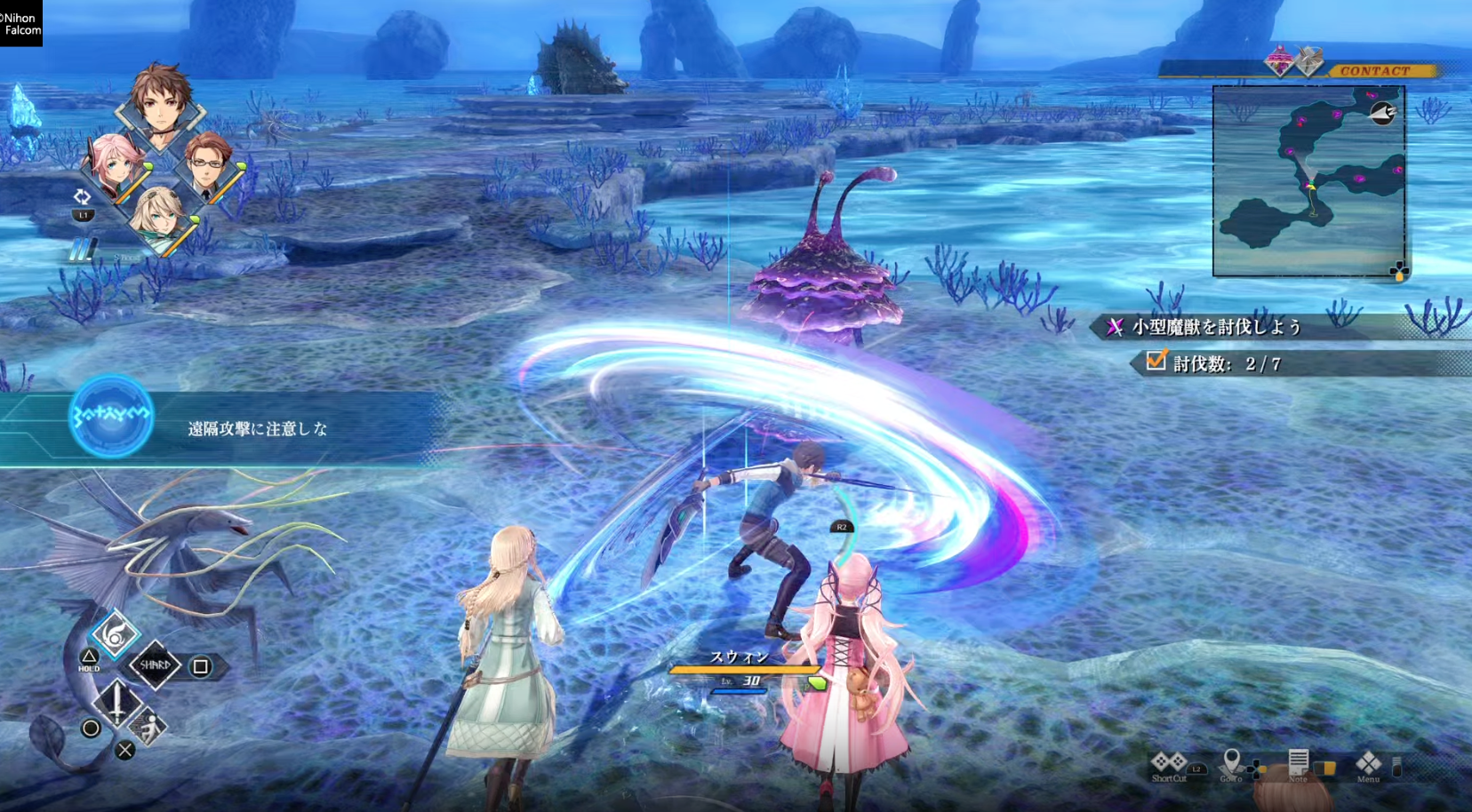
Task: Click the compass icon on the minimap
Action: point(1382,115)
